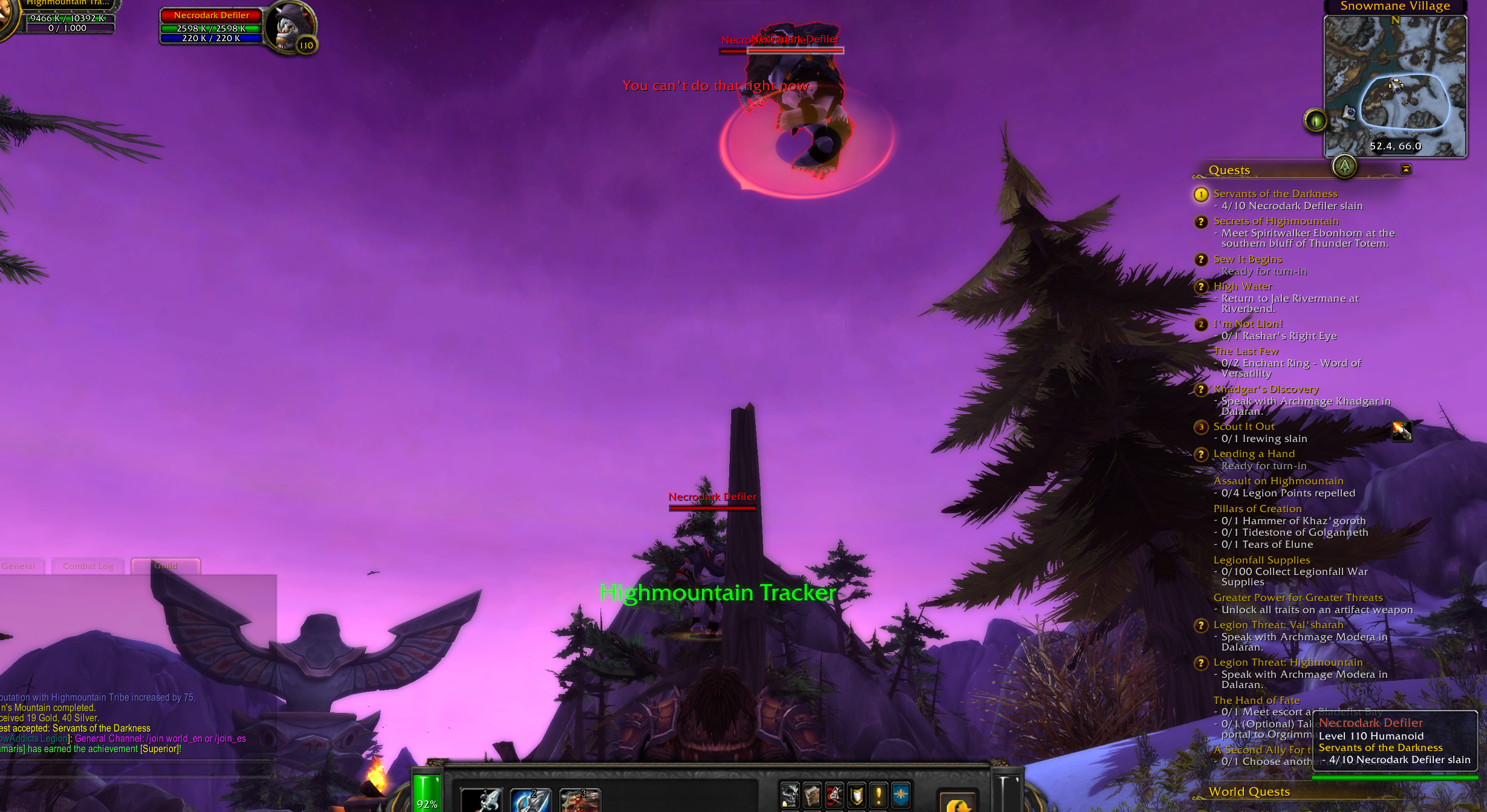Switch to the Combat Log tab

pyautogui.click(x=88, y=567)
